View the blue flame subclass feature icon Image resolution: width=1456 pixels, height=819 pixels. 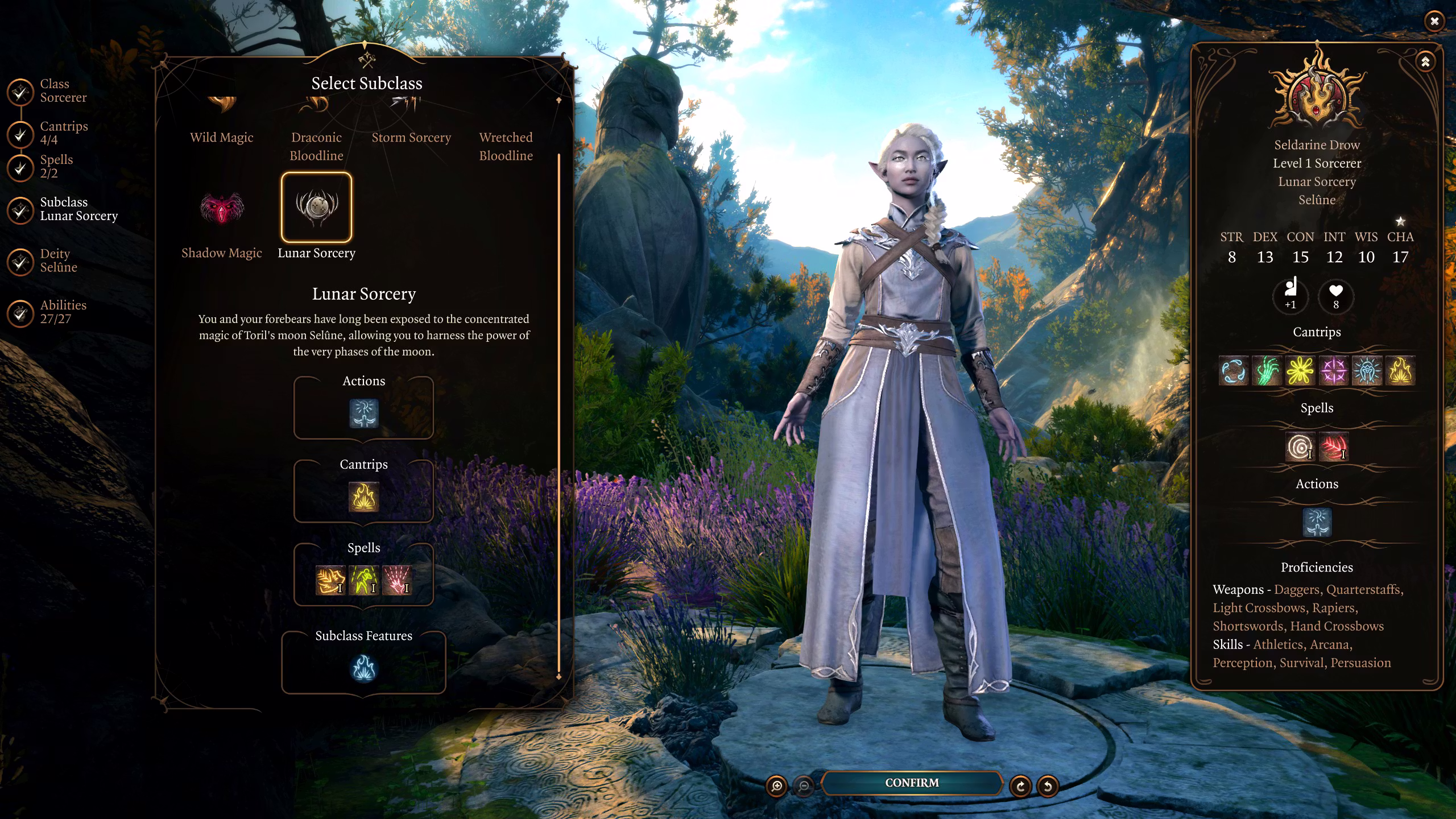coord(363,668)
